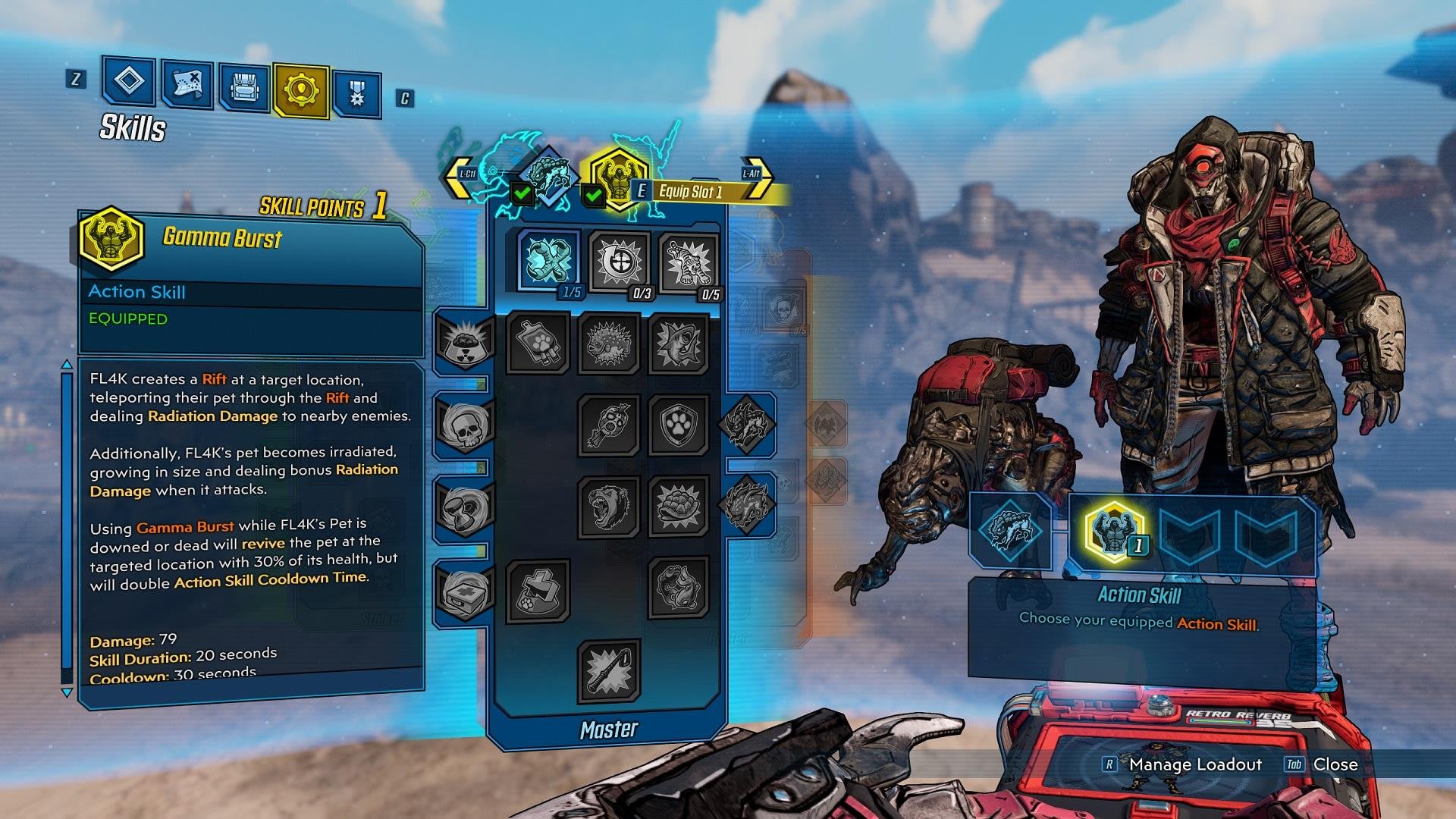The height and width of the screenshot is (819, 1456).
Task: Choose the crosshair skill showing 0/3
Action: tap(620, 262)
